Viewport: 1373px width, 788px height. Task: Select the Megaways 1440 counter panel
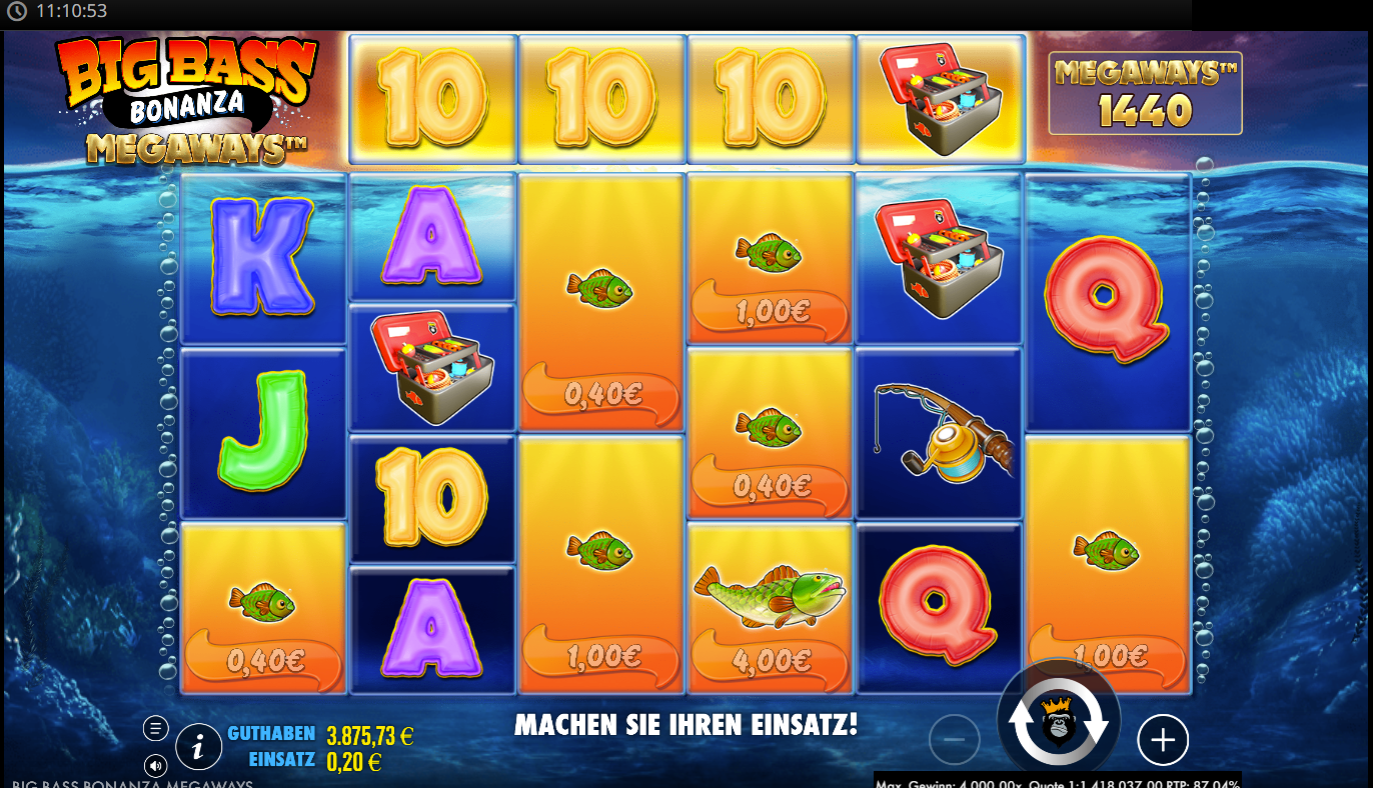point(1144,93)
